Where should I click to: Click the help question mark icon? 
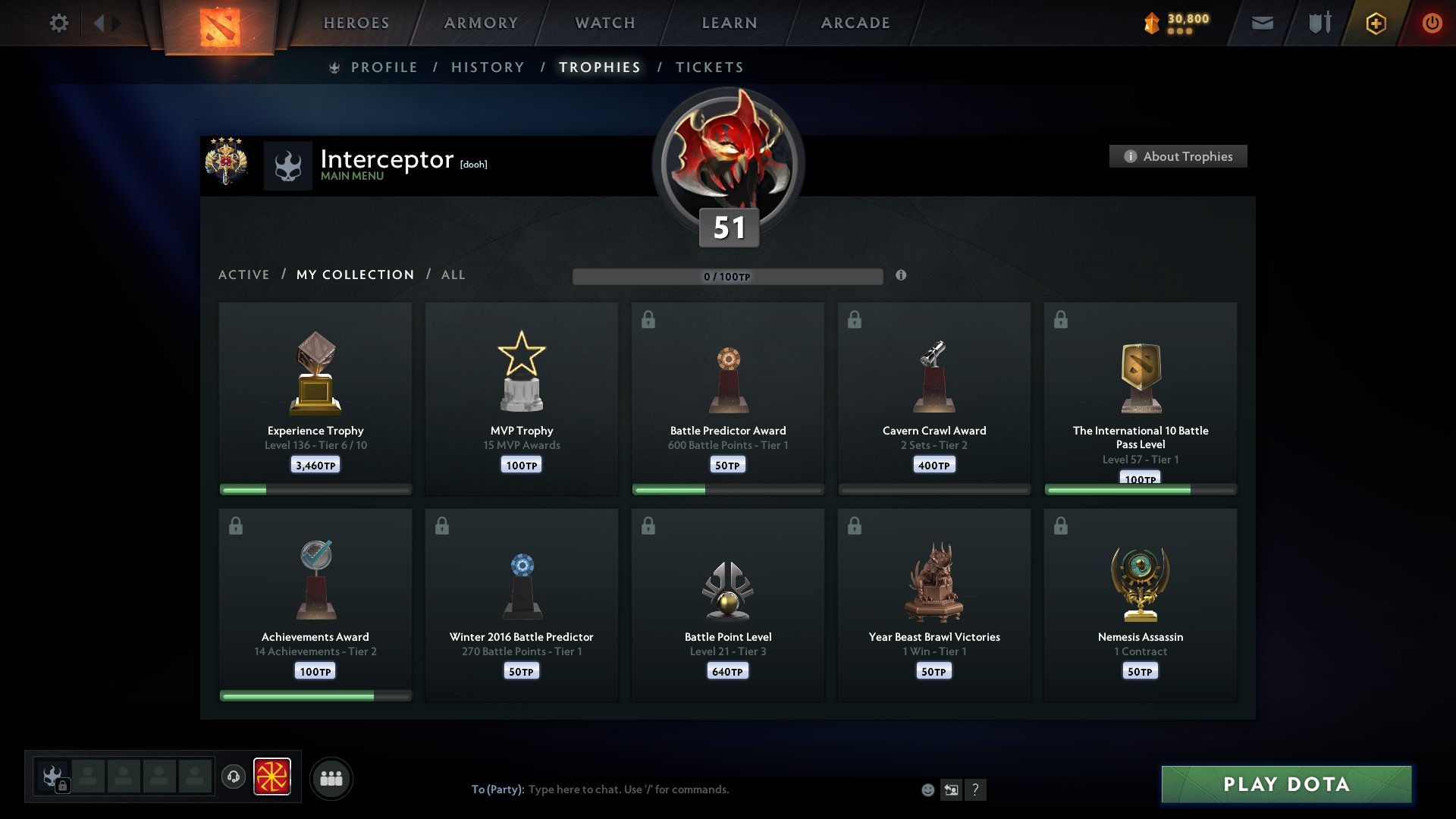[977, 789]
